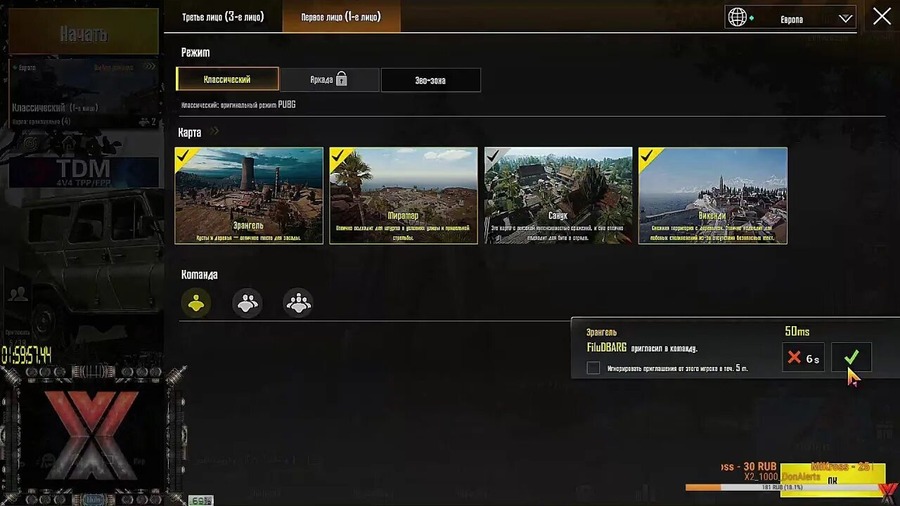Select the Первое лицо (1-е лицо) tab
Screen dimensions: 900x506
tap(341, 17)
